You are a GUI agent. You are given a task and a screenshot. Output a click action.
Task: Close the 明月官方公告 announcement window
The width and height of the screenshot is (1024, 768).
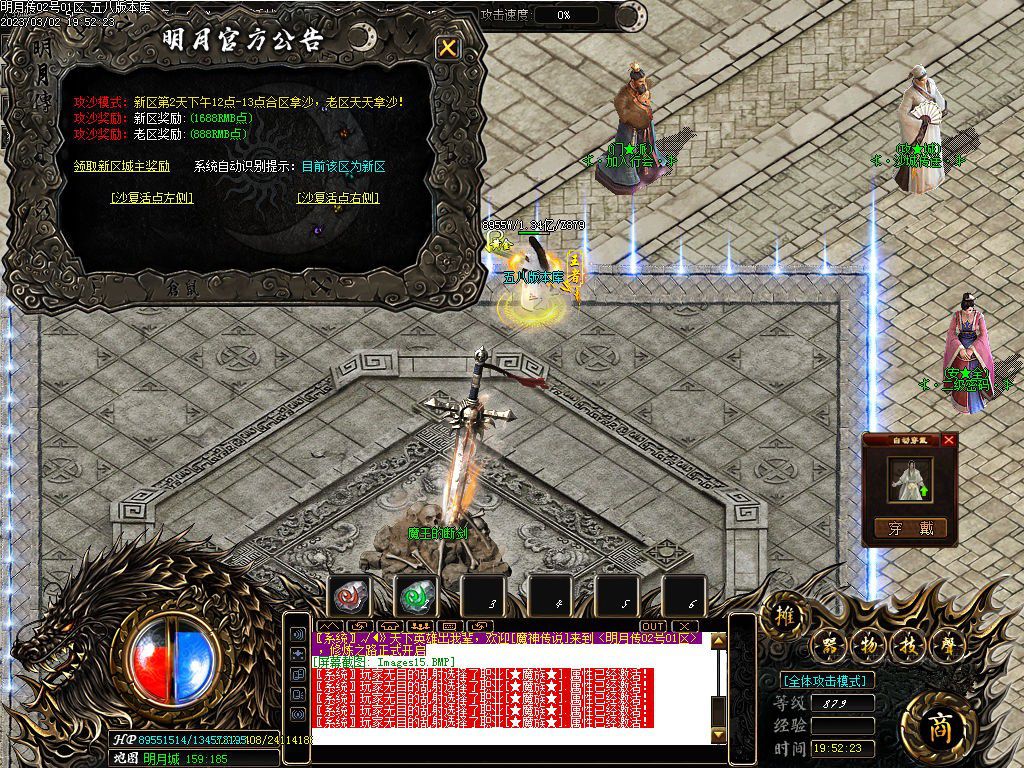tap(449, 48)
